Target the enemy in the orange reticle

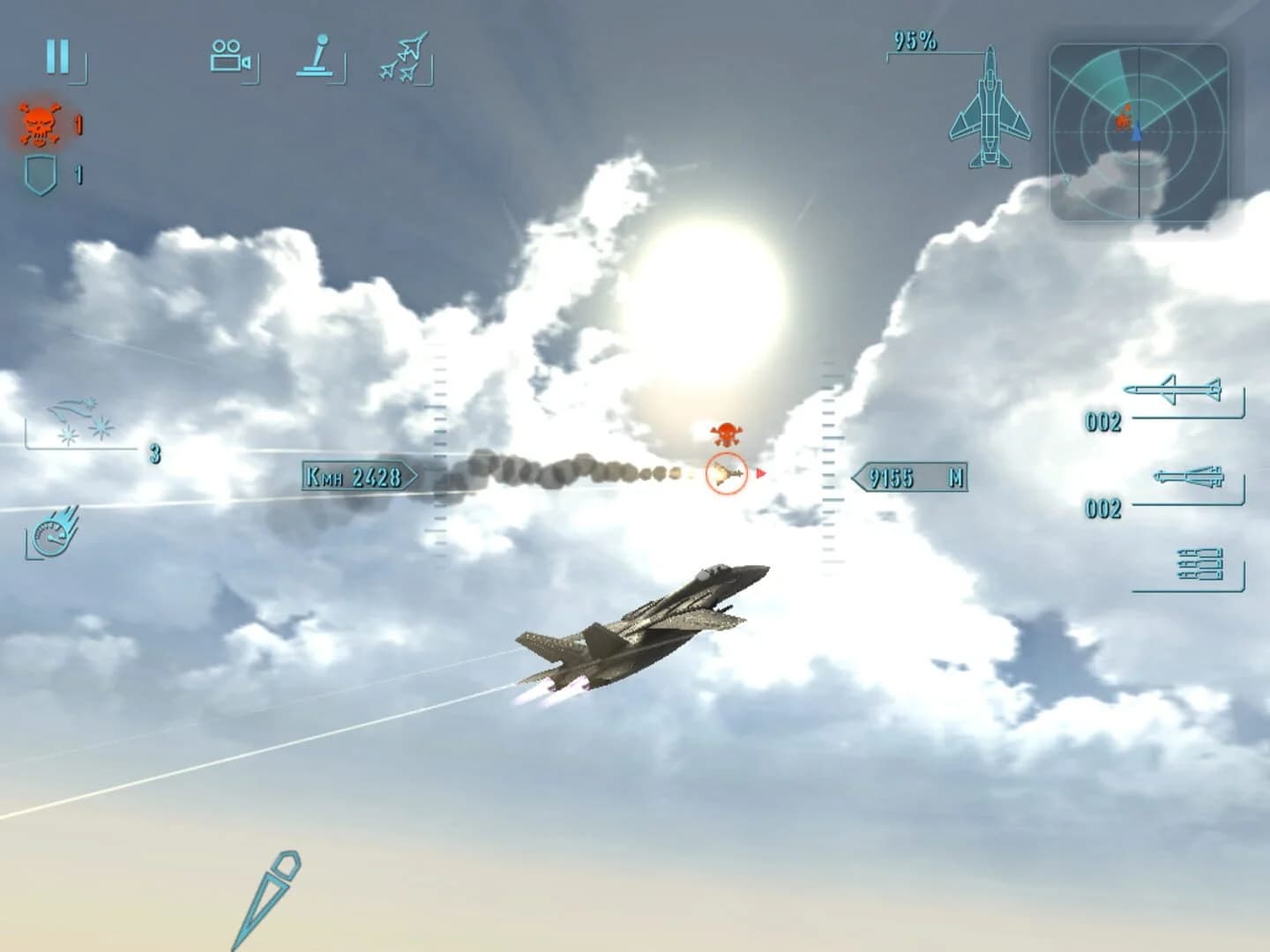click(x=726, y=473)
